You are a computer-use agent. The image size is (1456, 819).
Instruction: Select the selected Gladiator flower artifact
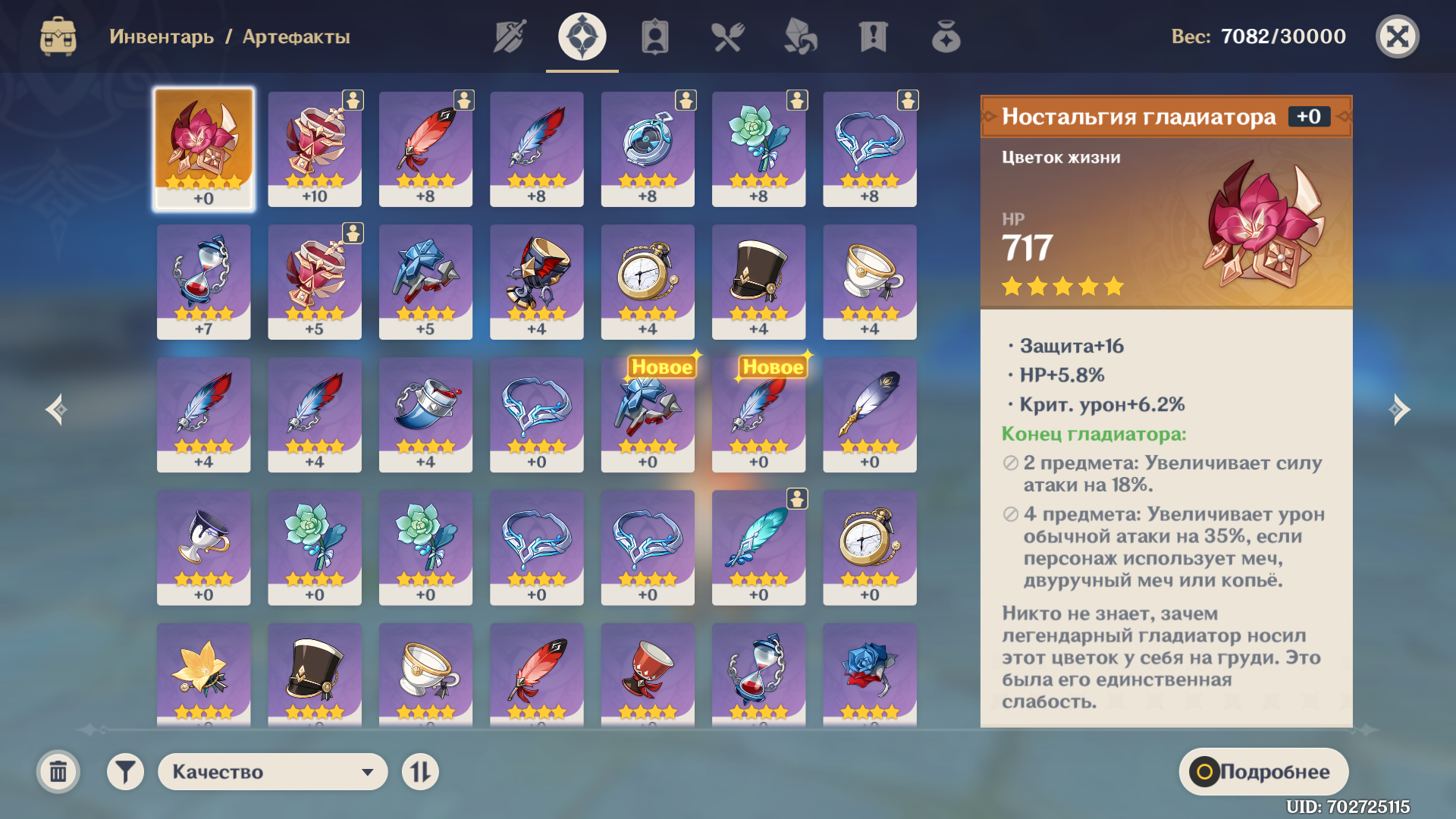point(203,149)
